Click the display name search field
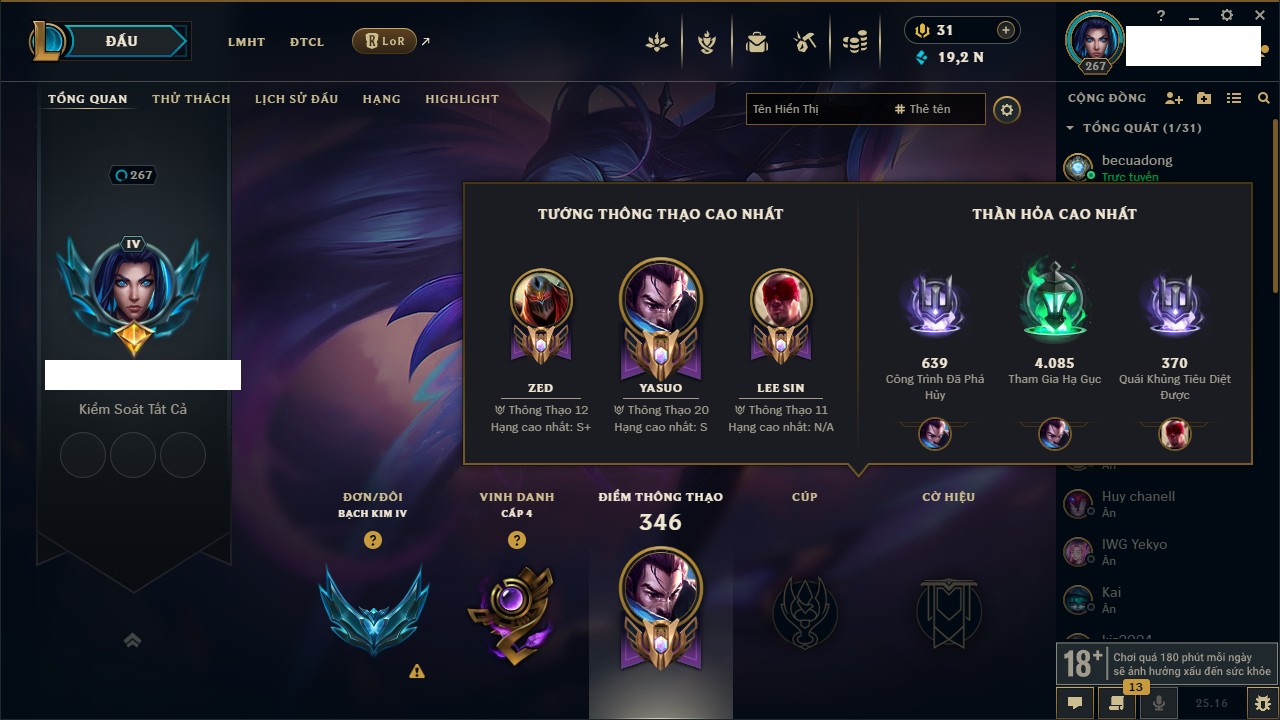The height and width of the screenshot is (720, 1280). click(x=815, y=109)
